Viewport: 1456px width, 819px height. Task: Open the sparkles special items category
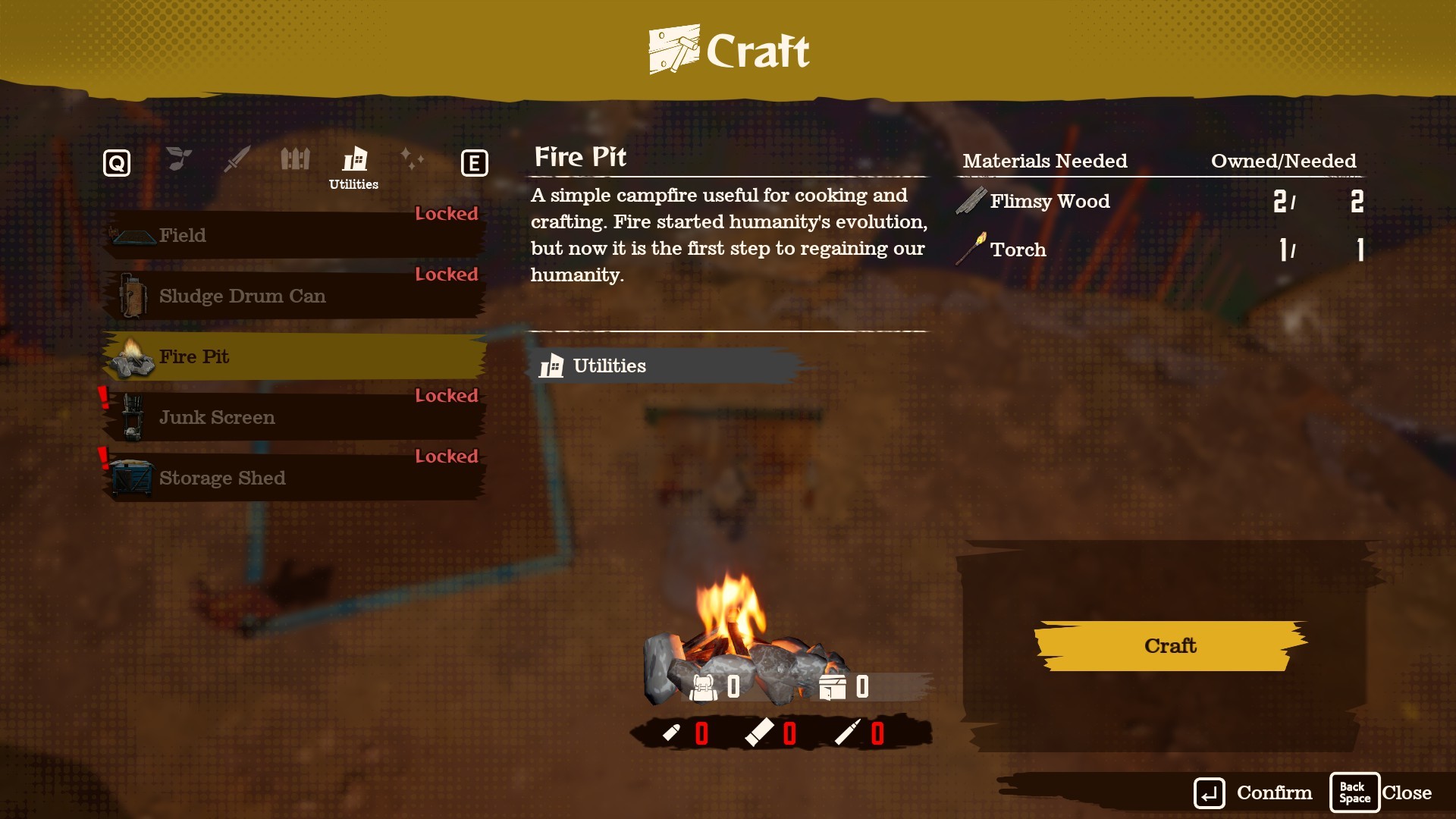pyautogui.click(x=413, y=159)
